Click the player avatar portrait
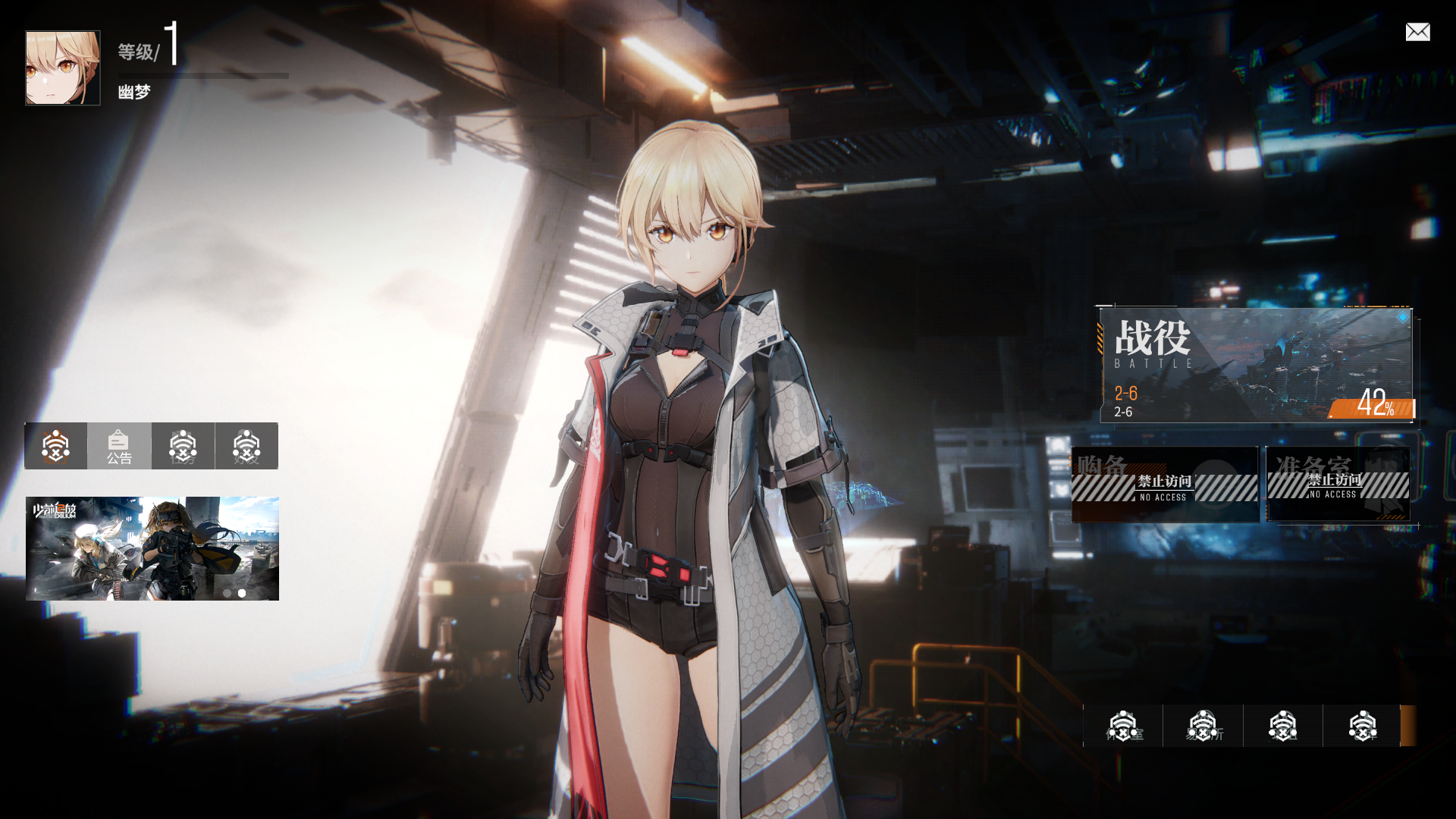This screenshot has width=1456, height=819. [x=63, y=68]
